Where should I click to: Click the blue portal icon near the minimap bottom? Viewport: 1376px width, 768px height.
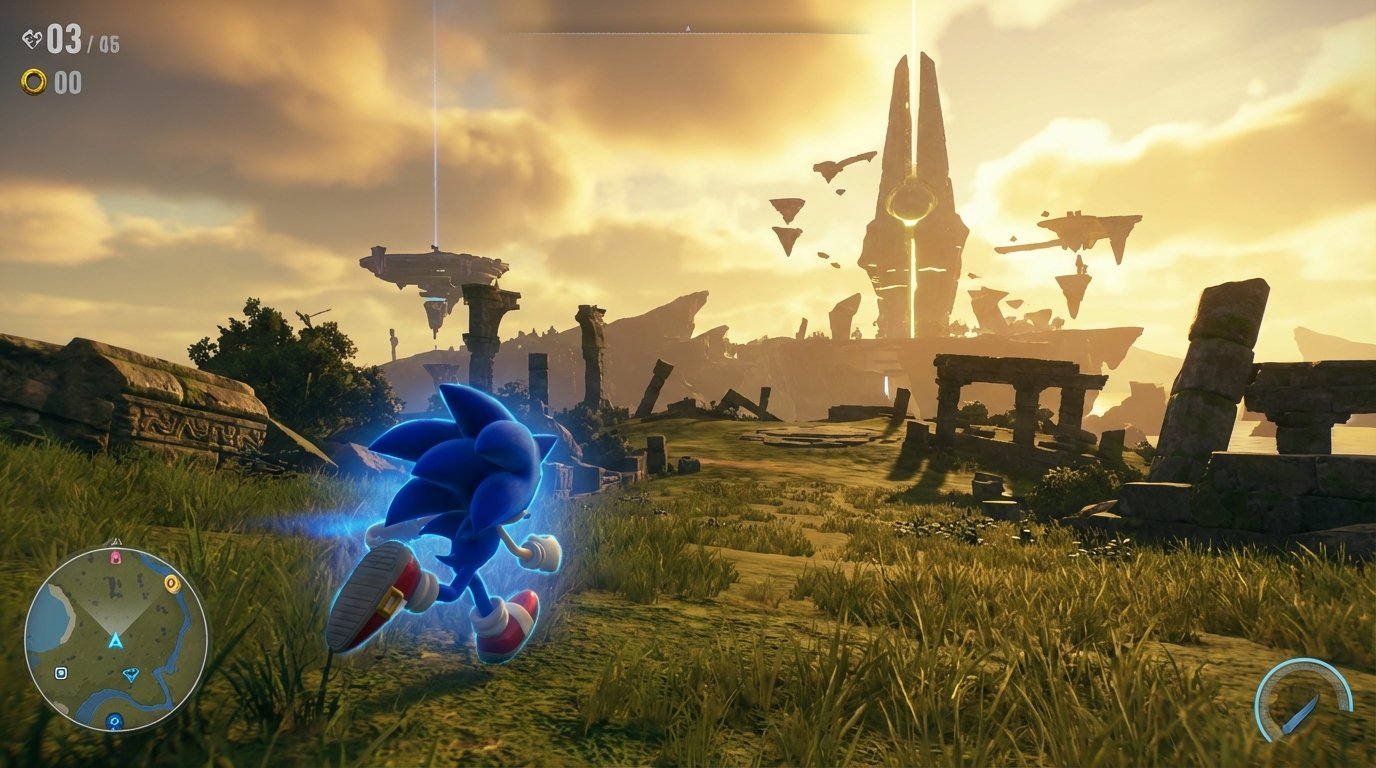point(114,721)
